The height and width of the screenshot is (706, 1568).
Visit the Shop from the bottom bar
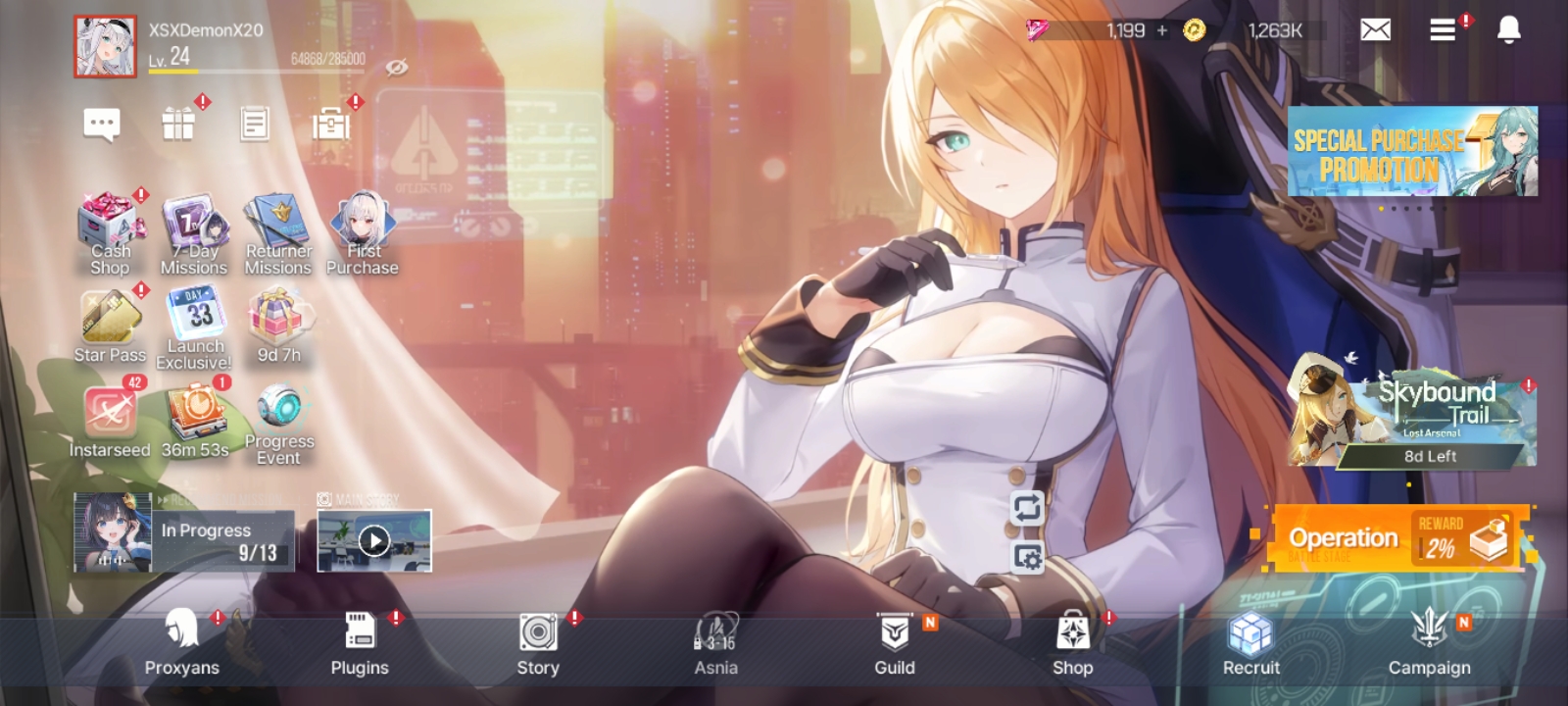(1072, 641)
